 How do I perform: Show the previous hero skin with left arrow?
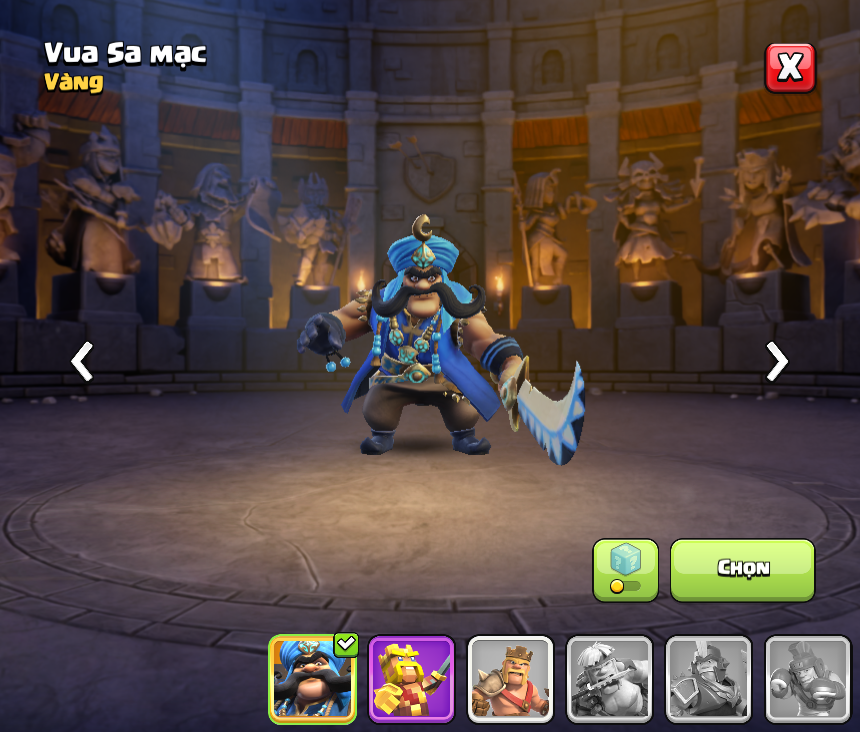pyautogui.click(x=82, y=361)
